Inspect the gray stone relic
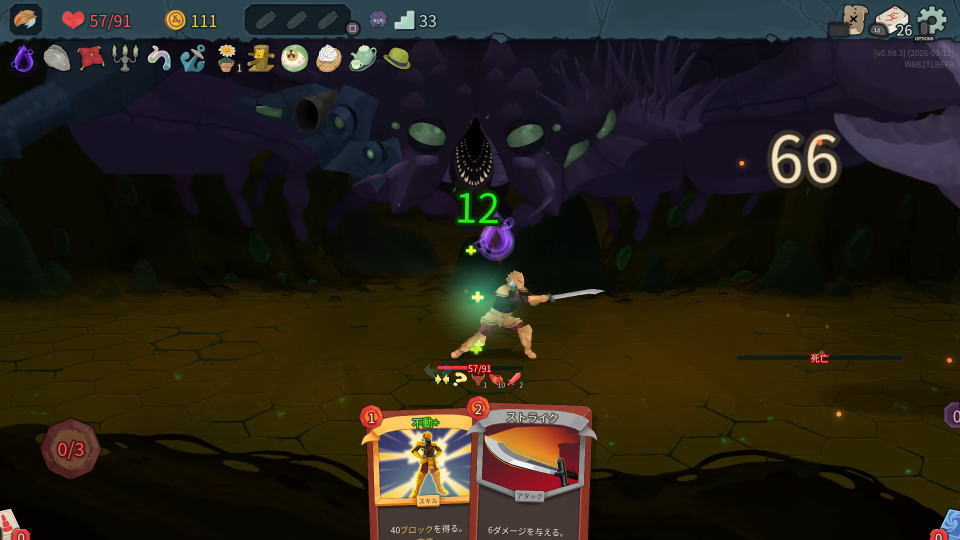This screenshot has width=960, height=540. tap(57, 59)
